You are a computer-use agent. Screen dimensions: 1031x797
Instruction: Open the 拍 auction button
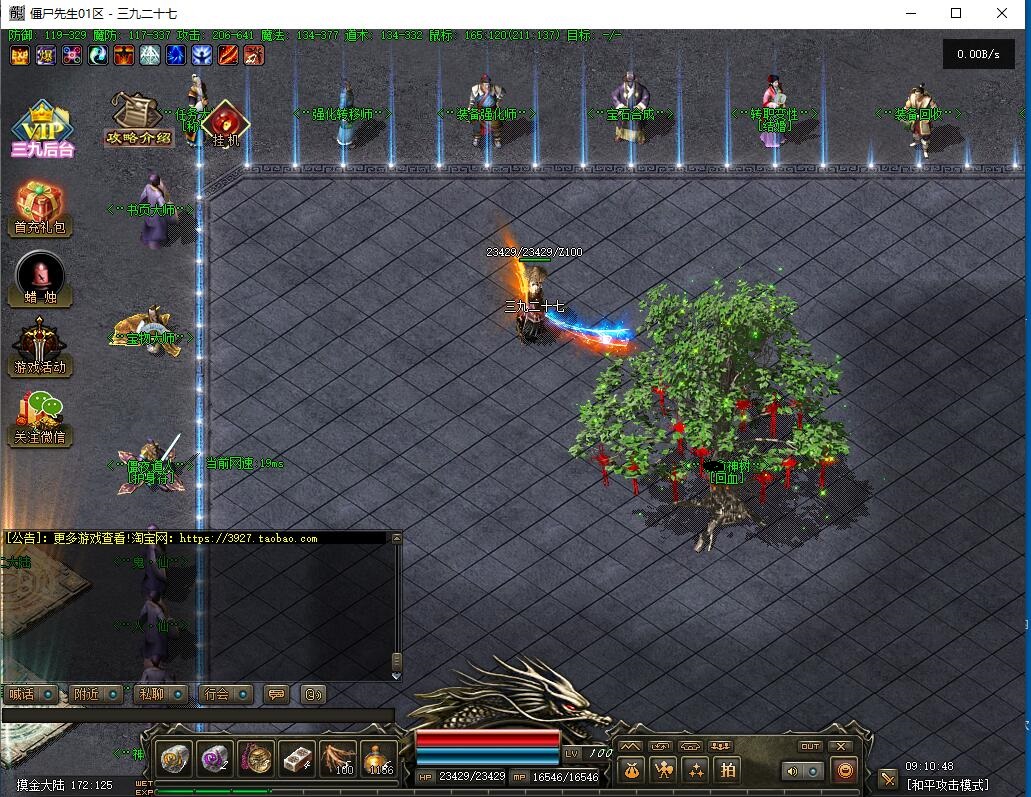point(728,769)
